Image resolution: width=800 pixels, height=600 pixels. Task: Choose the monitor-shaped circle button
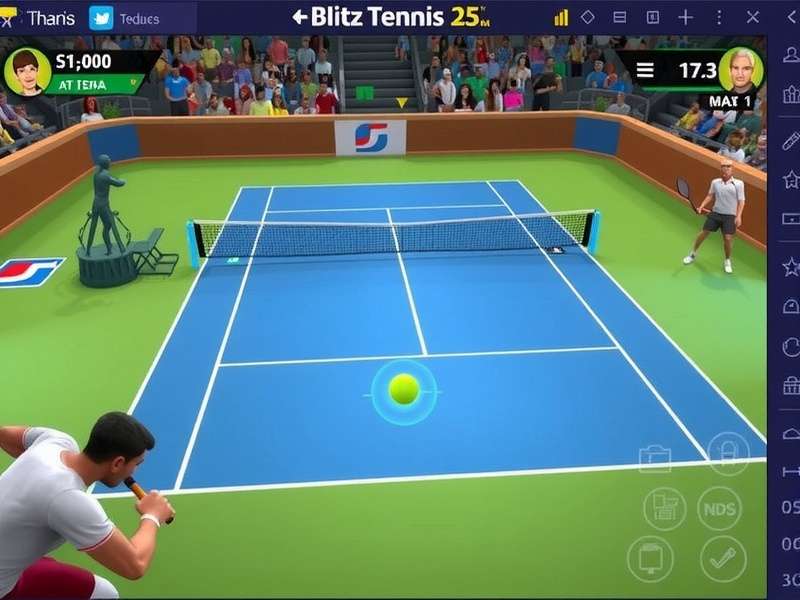(x=650, y=558)
